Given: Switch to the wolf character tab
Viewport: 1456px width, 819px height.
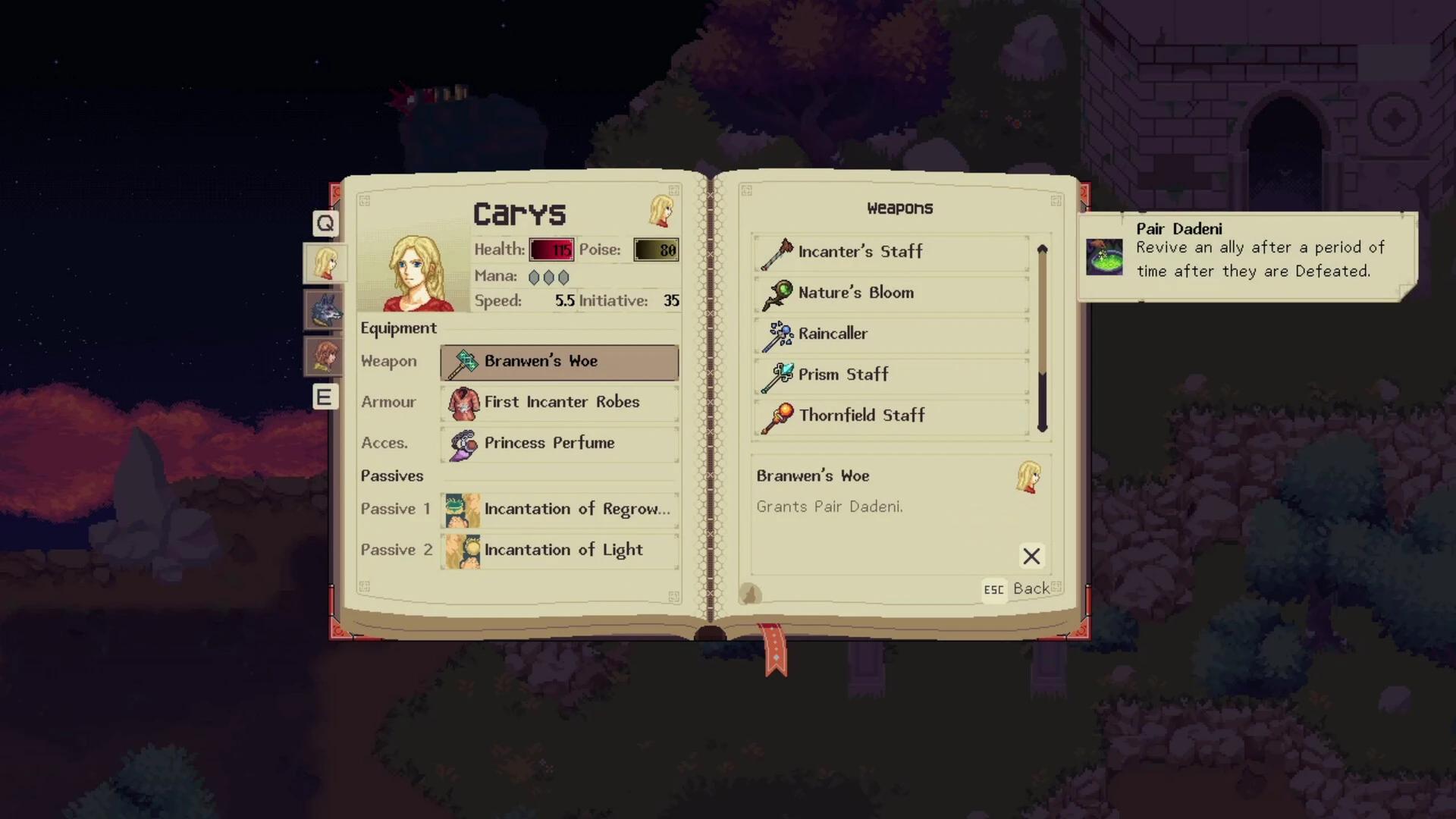Looking at the screenshot, I should coord(324,310).
